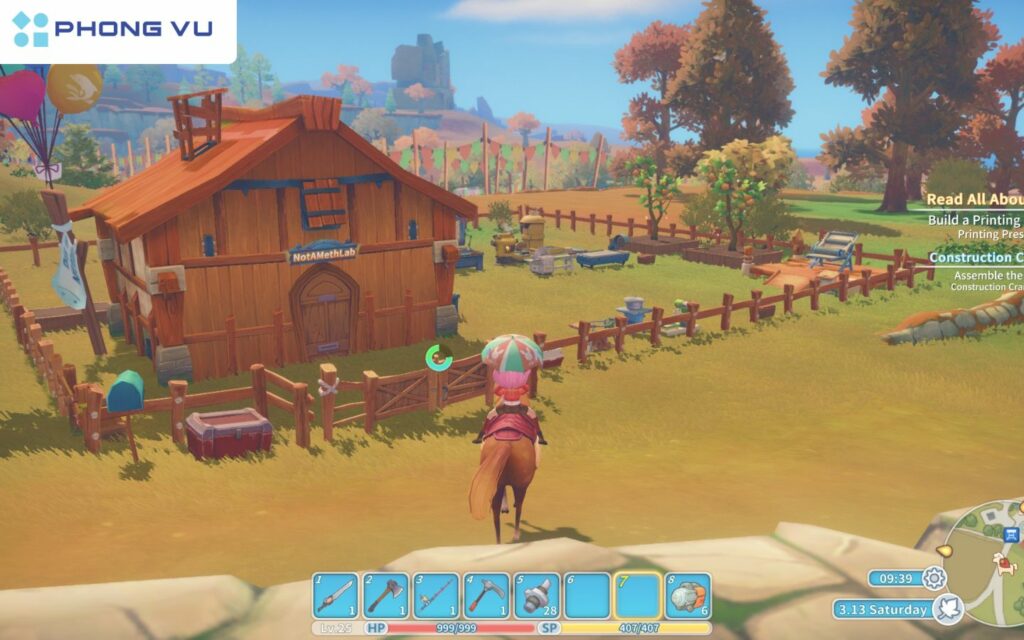
Task: Click the Phong Vu logo overlay
Action: 113,29
